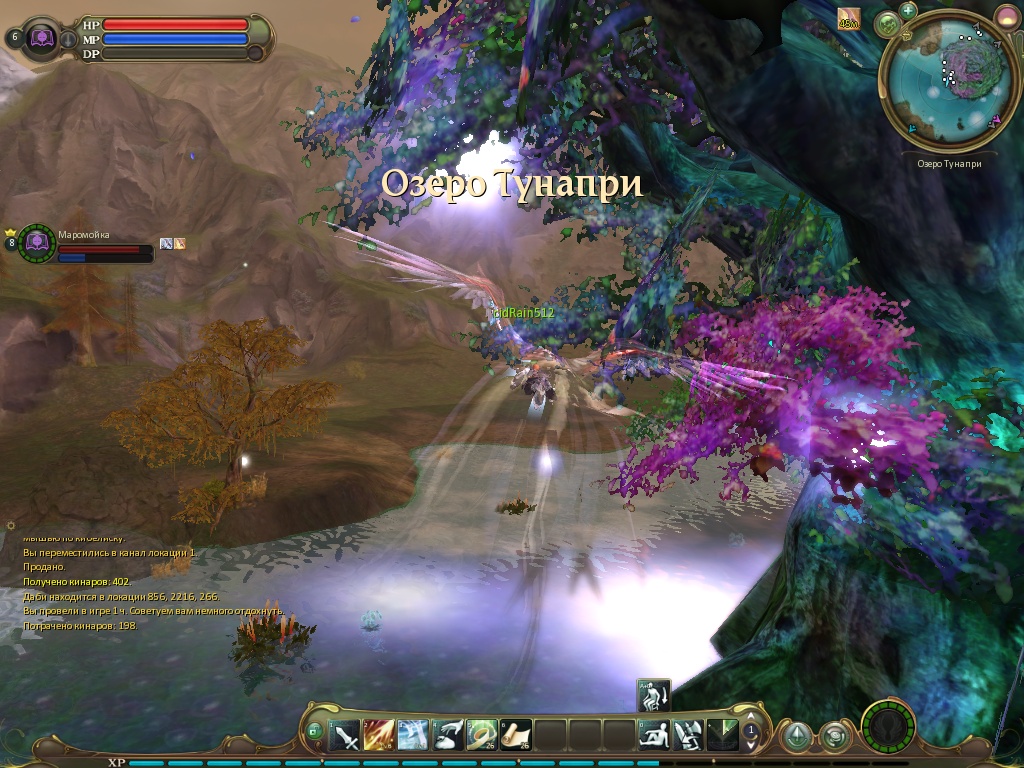Use the scroll item in hotbar
The height and width of the screenshot is (768, 1024).
pos(516,736)
